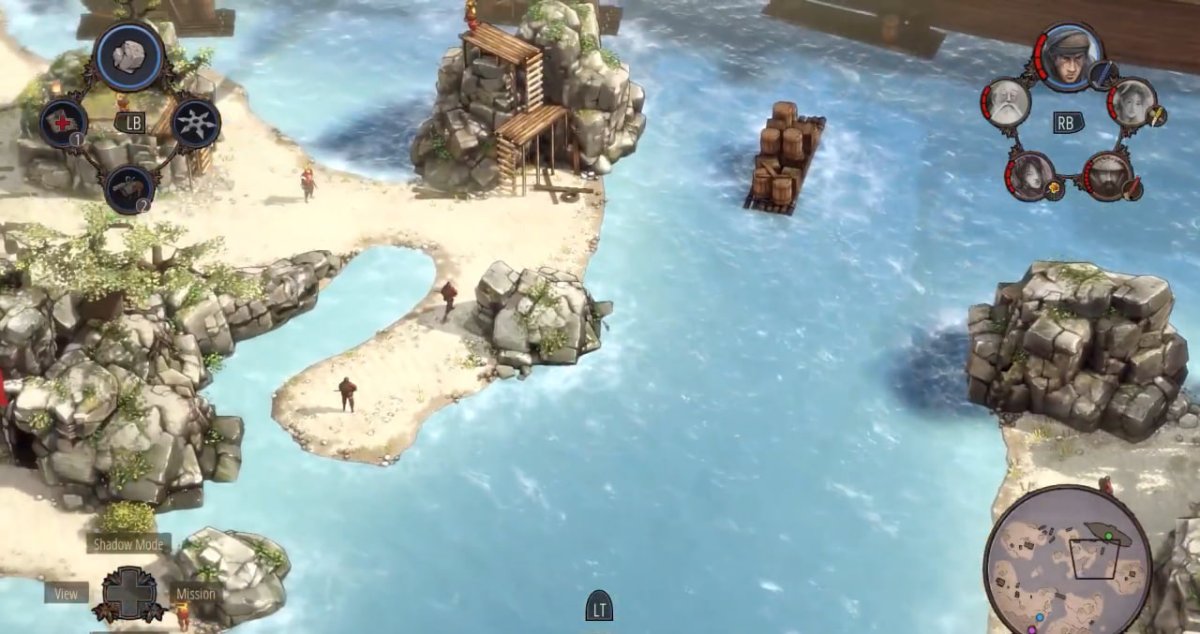Switch to the bearded samurai portrait
Viewport: 1200px width, 634px height.
1108,175
